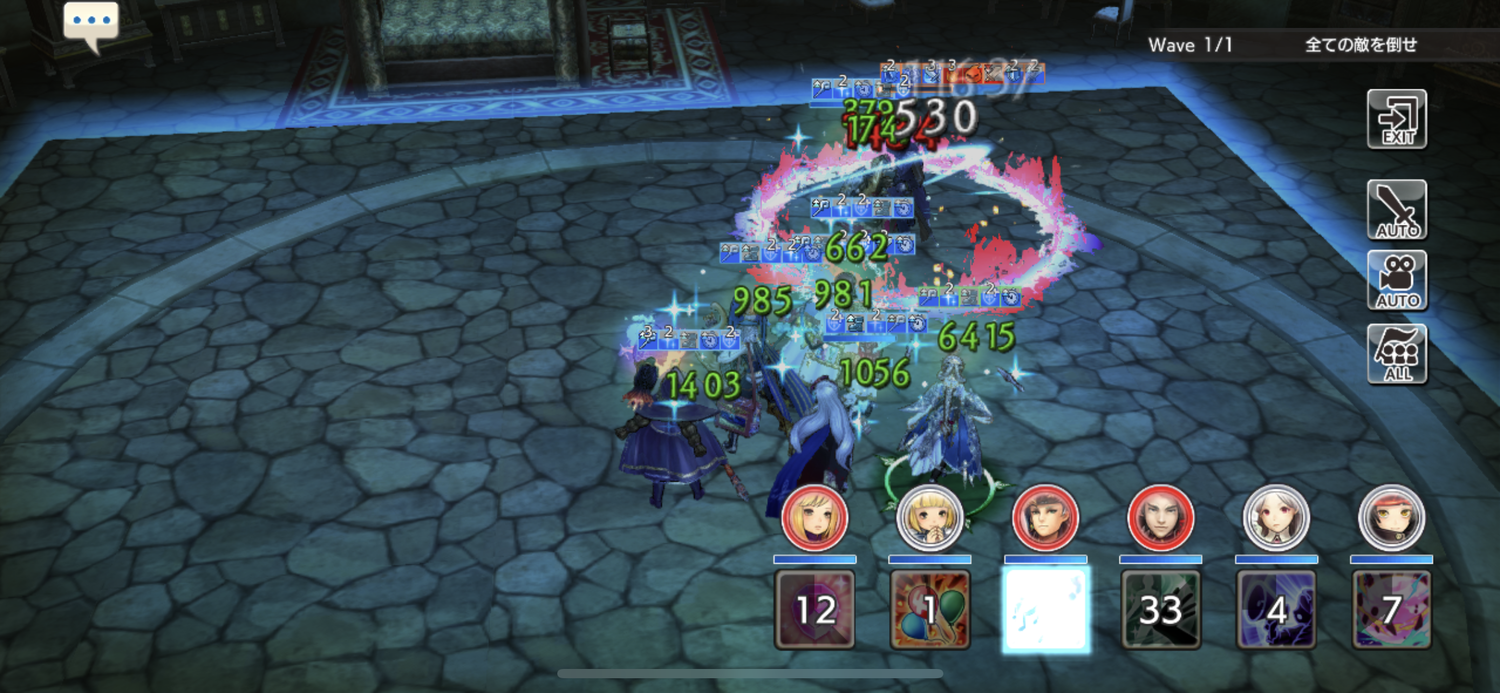Activate the shield skill showing cooldown 12

pyautogui.click(x=815, y=608)
